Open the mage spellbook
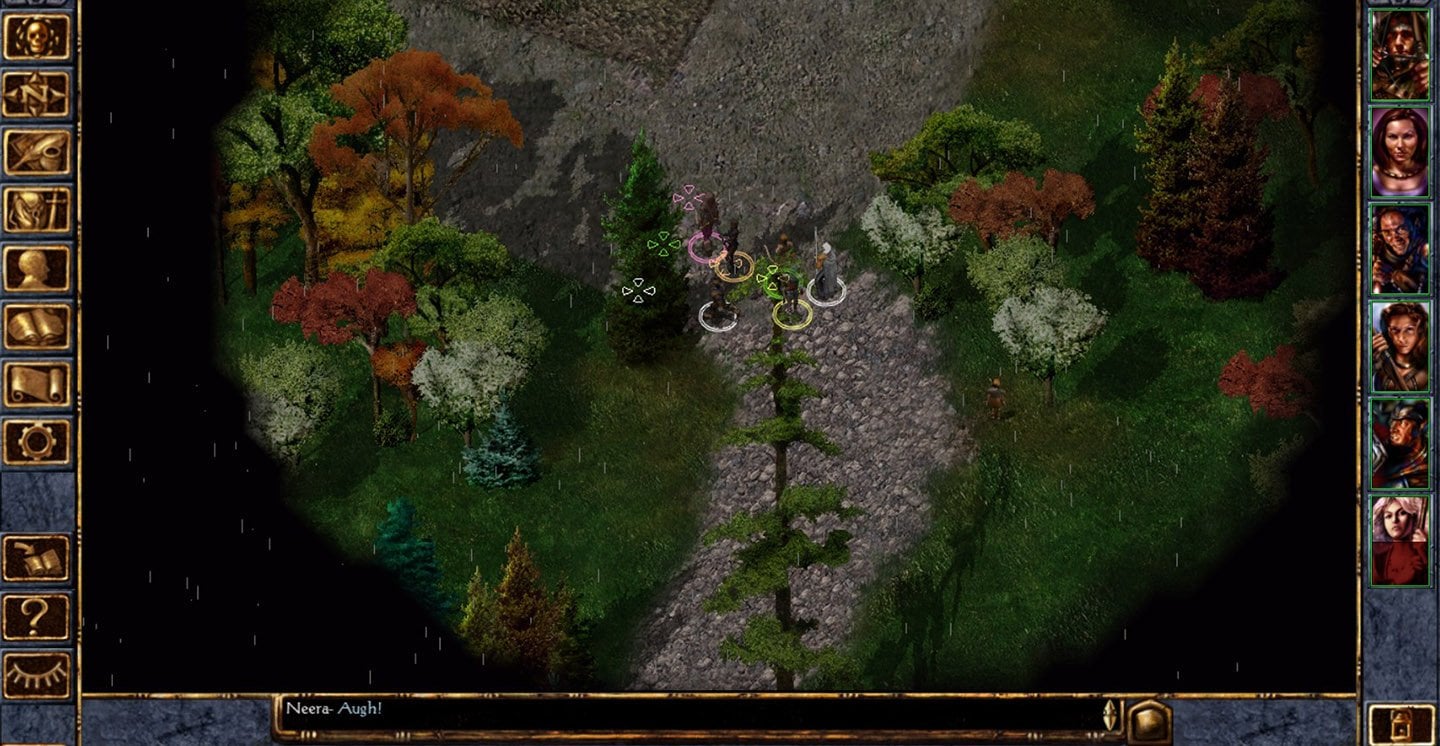 [x=38, y=326]
